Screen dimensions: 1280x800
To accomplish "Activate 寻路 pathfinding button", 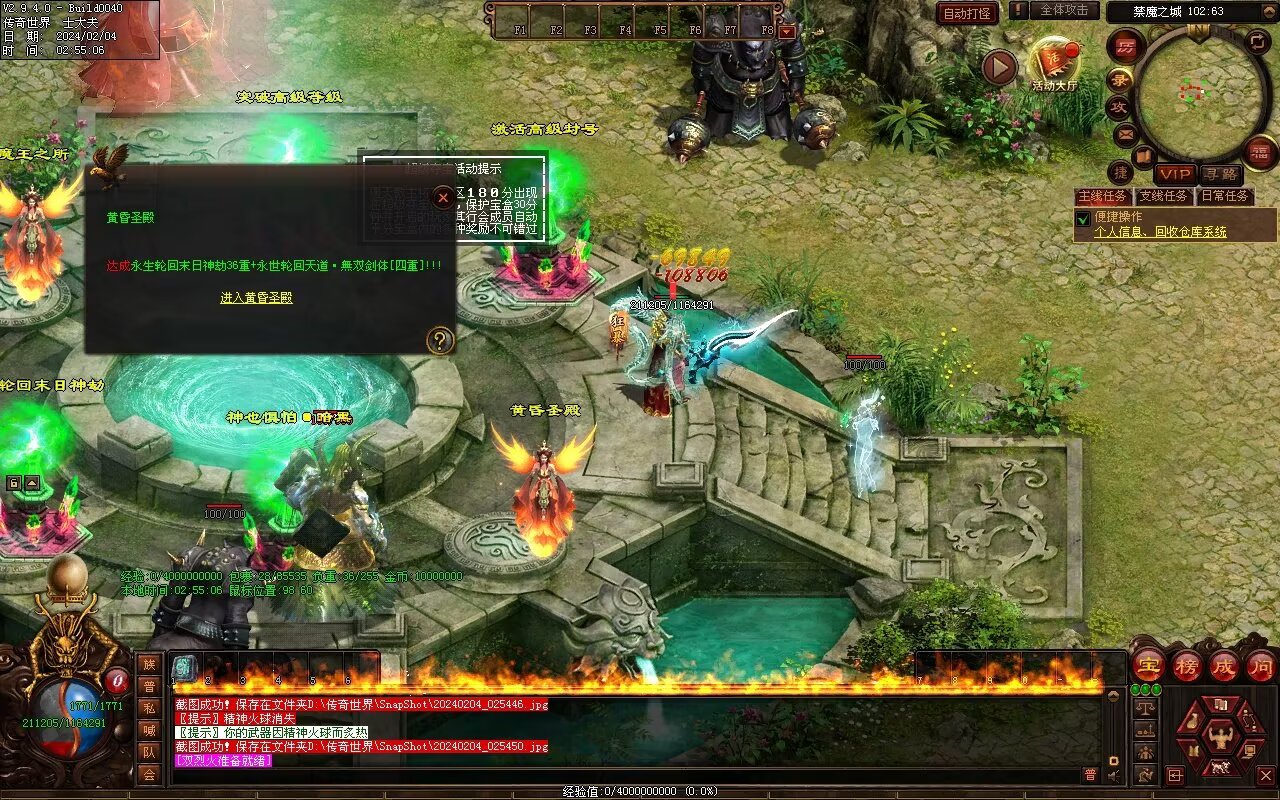I will pos(1219,174).
